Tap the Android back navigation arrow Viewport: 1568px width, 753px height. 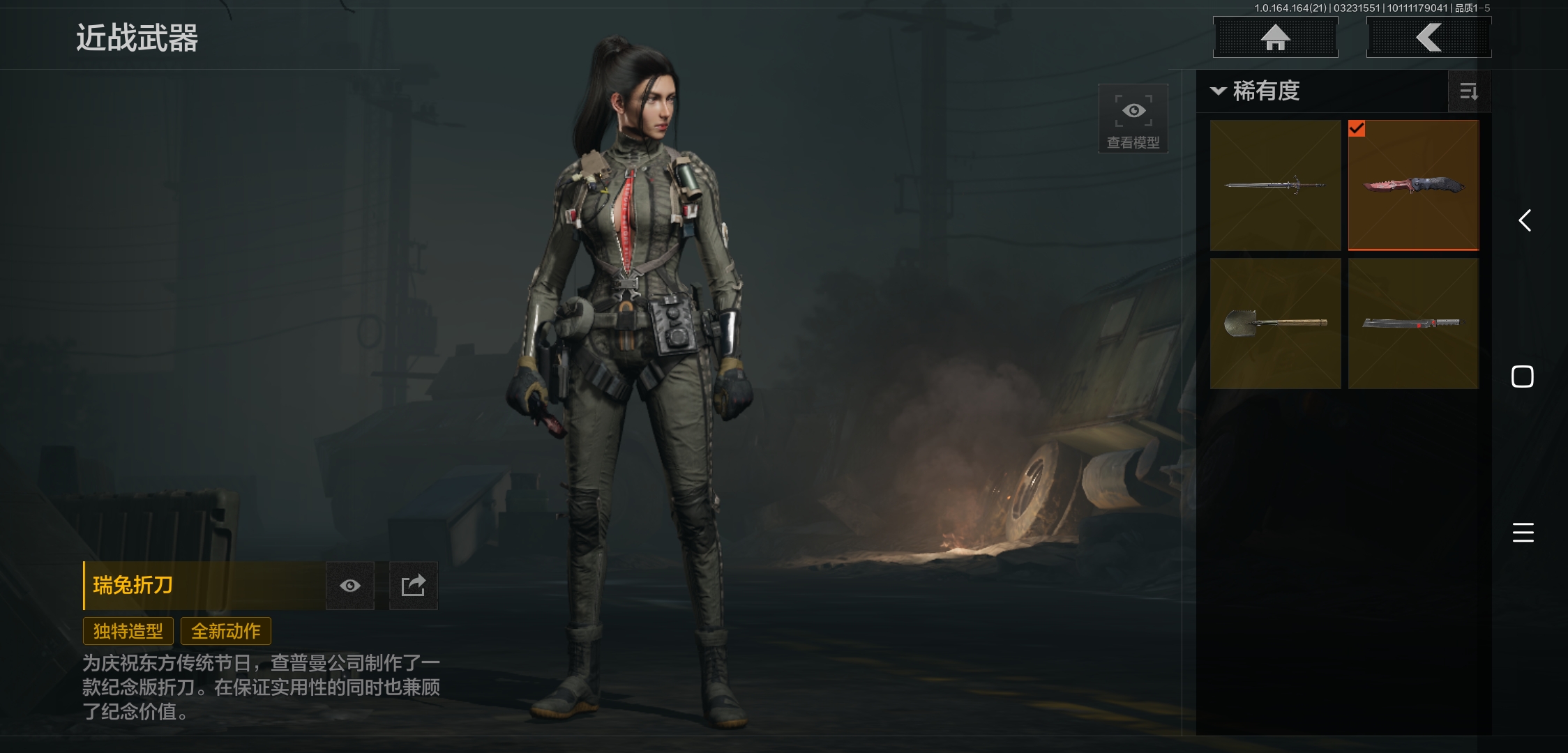tap(1524, 221)
